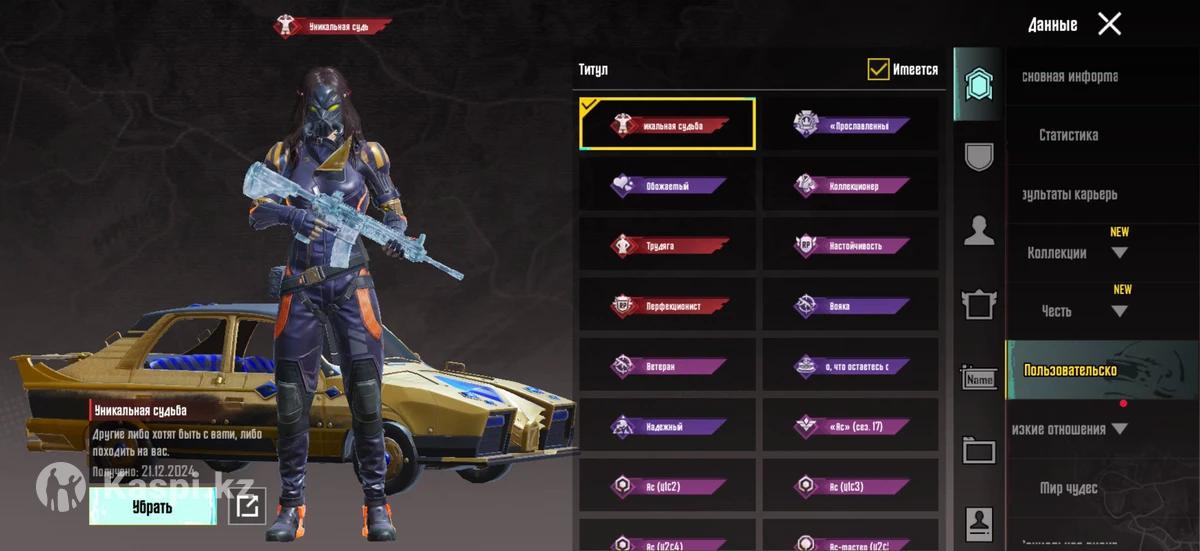Open the Статистика section

coord(1068,135)
